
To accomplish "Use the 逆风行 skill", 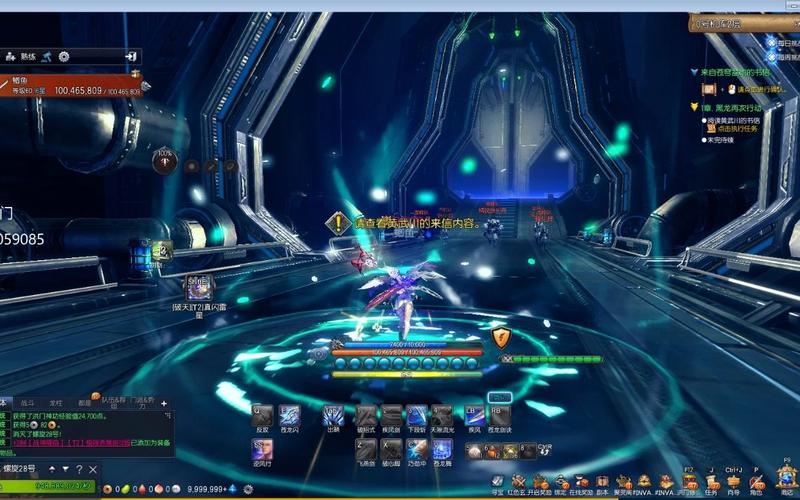I will point(262,449).
